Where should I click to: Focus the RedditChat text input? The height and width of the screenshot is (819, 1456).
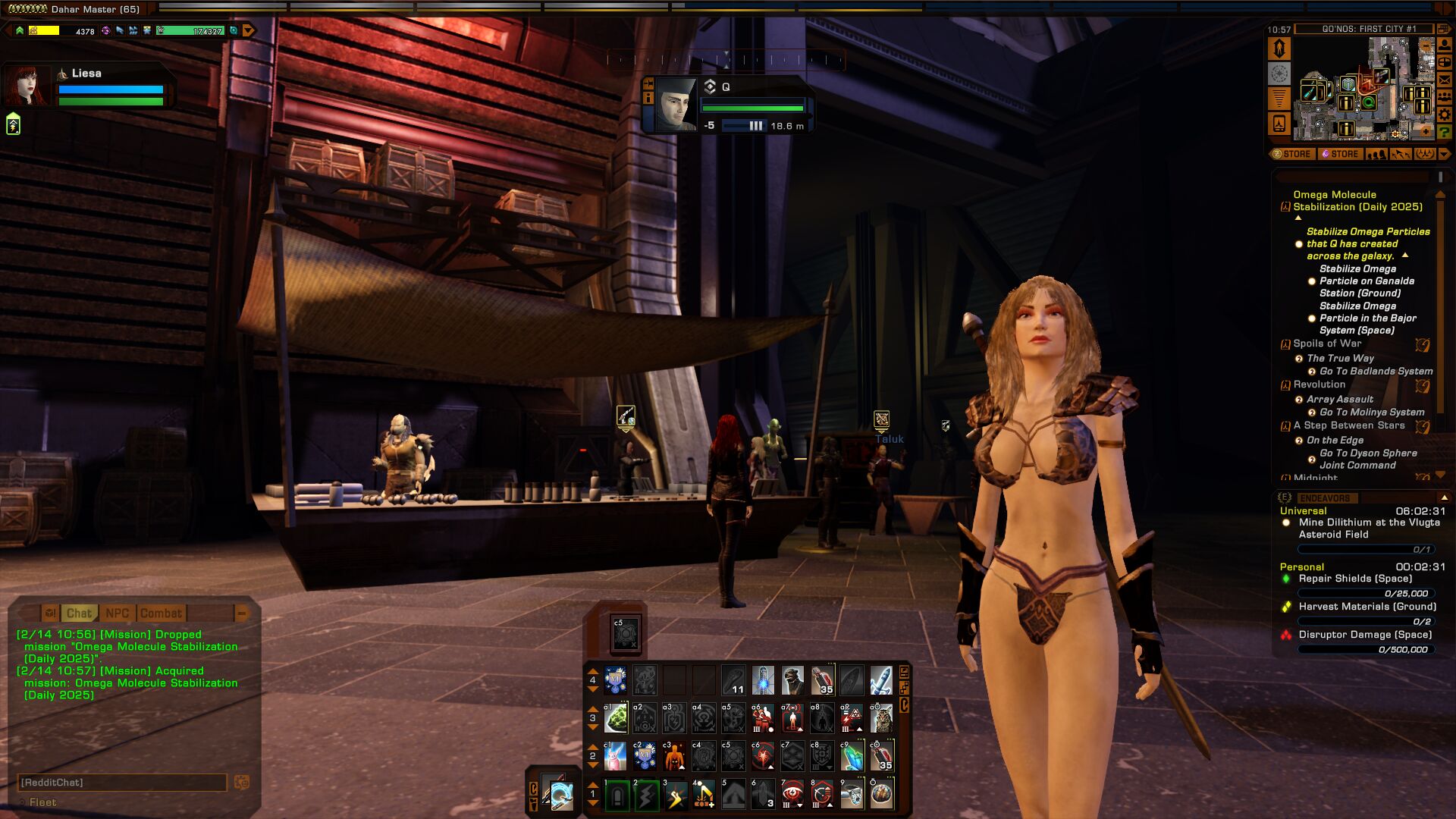(121, 783)
